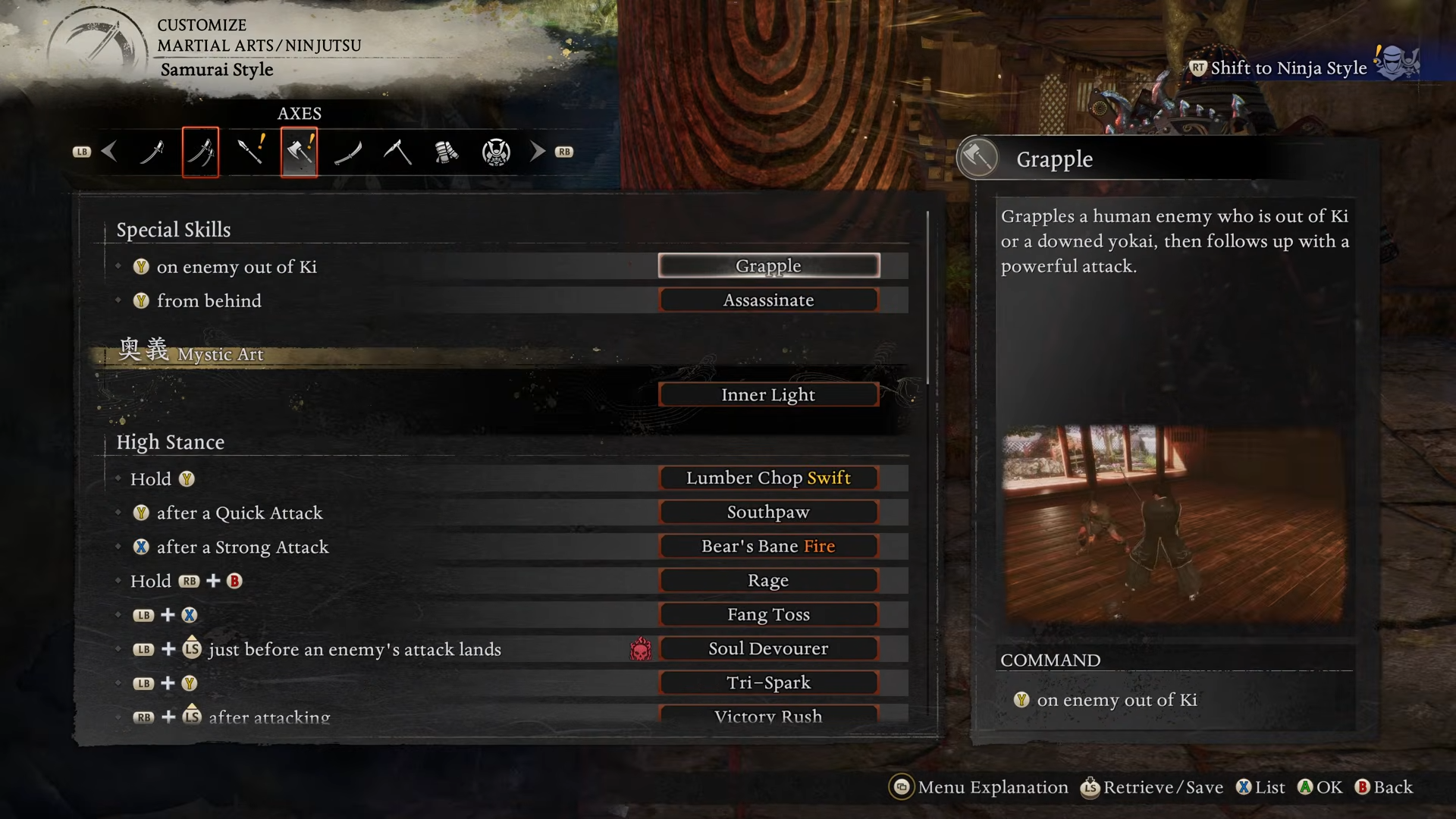This screenshot has width=1456, height=819.
Task: Select the Grapple skill slot
Action: click(x=768, y=266)
